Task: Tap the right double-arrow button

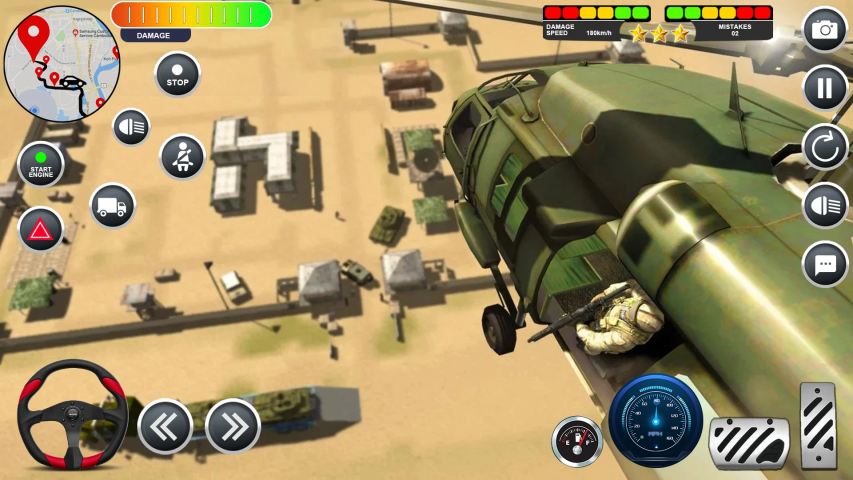Action: pos(233,426)
